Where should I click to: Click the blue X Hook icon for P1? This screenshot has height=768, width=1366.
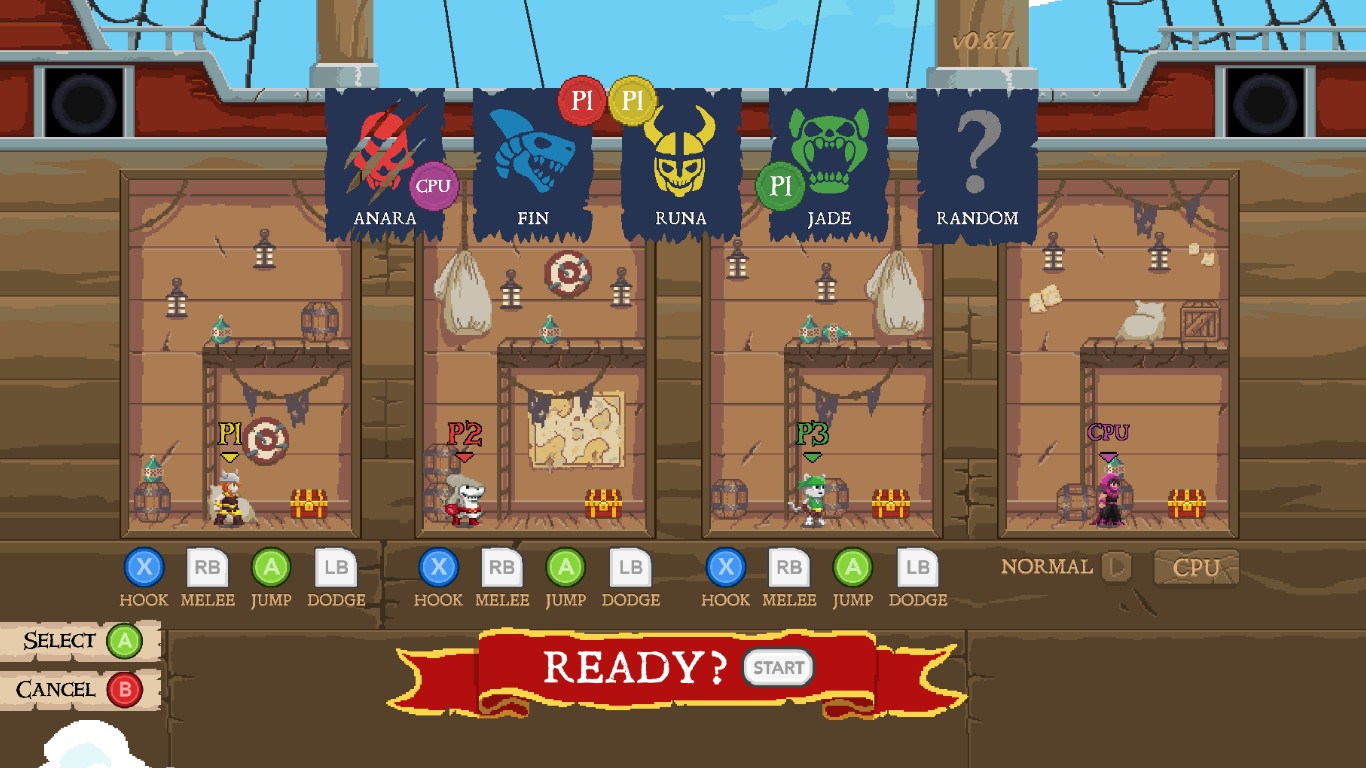(144, 568)
